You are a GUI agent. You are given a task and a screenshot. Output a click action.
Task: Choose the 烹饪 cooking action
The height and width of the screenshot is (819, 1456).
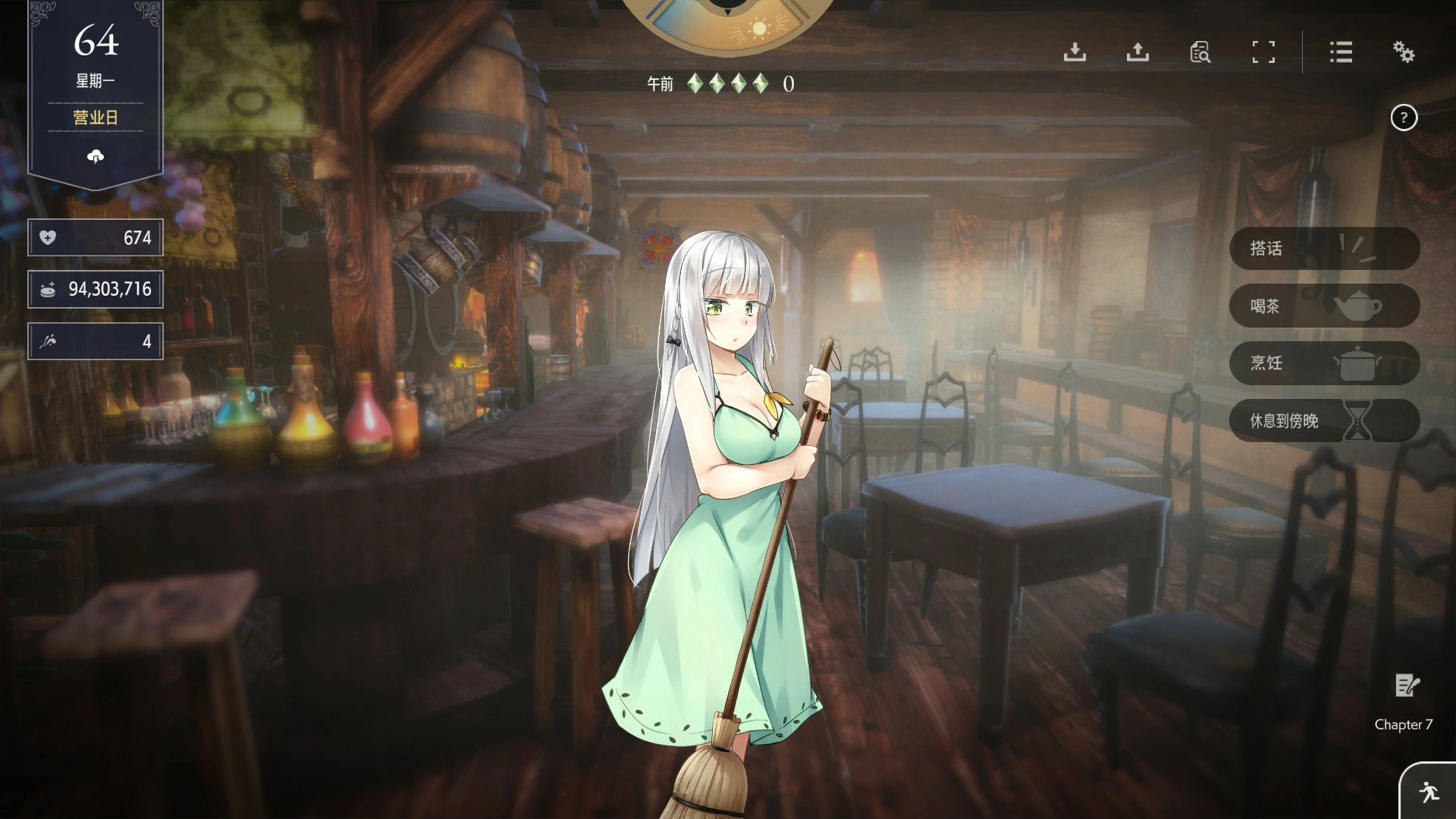pos(1323,363)
